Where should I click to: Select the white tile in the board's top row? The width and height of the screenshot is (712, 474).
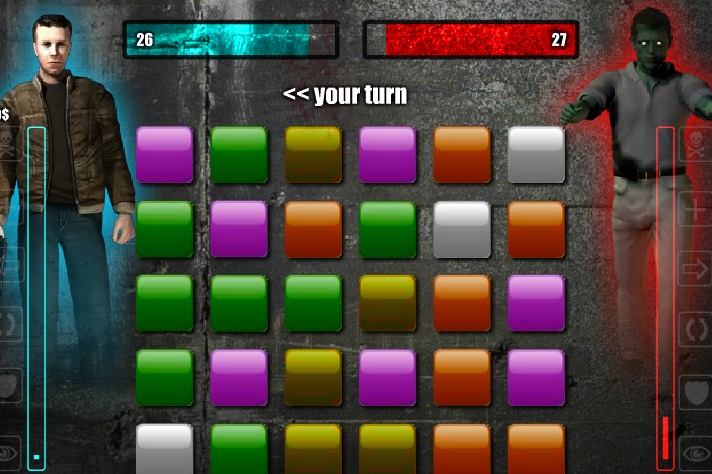point(536,154)
